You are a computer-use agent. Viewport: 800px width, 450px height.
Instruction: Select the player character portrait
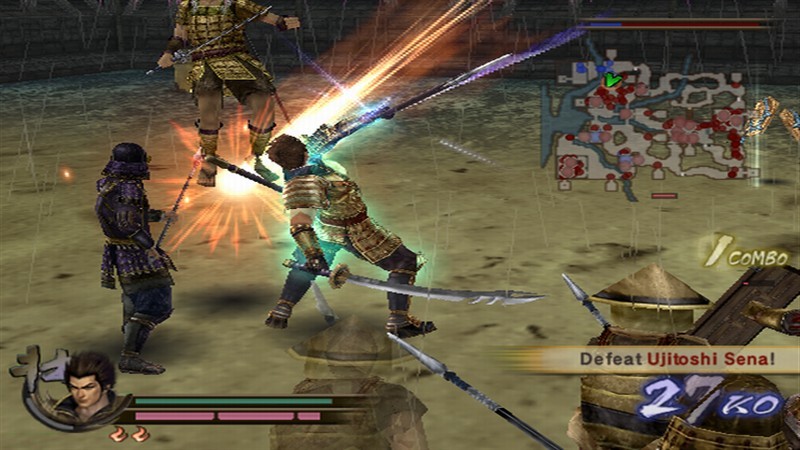pyautogui.click(x=89, y=385)
